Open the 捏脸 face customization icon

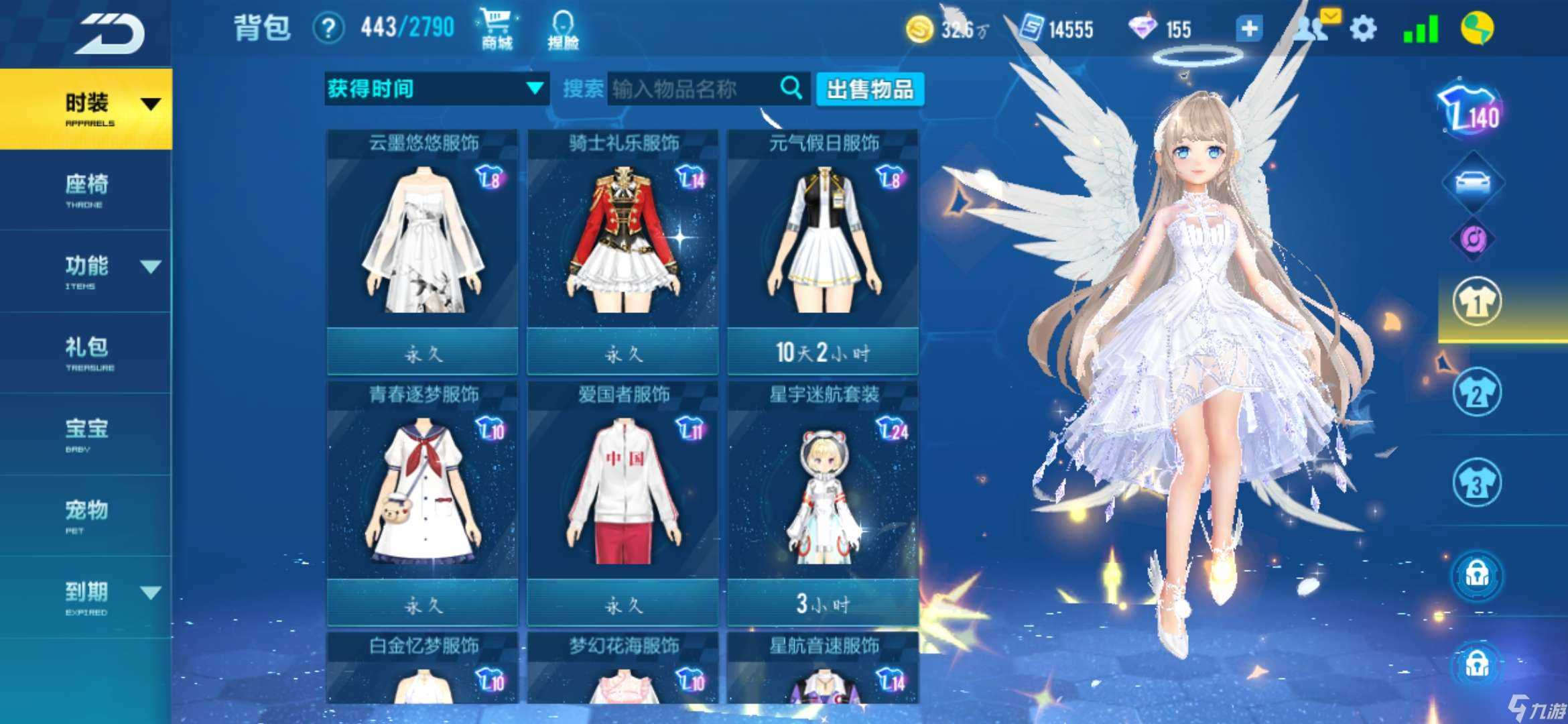(563, 29)
